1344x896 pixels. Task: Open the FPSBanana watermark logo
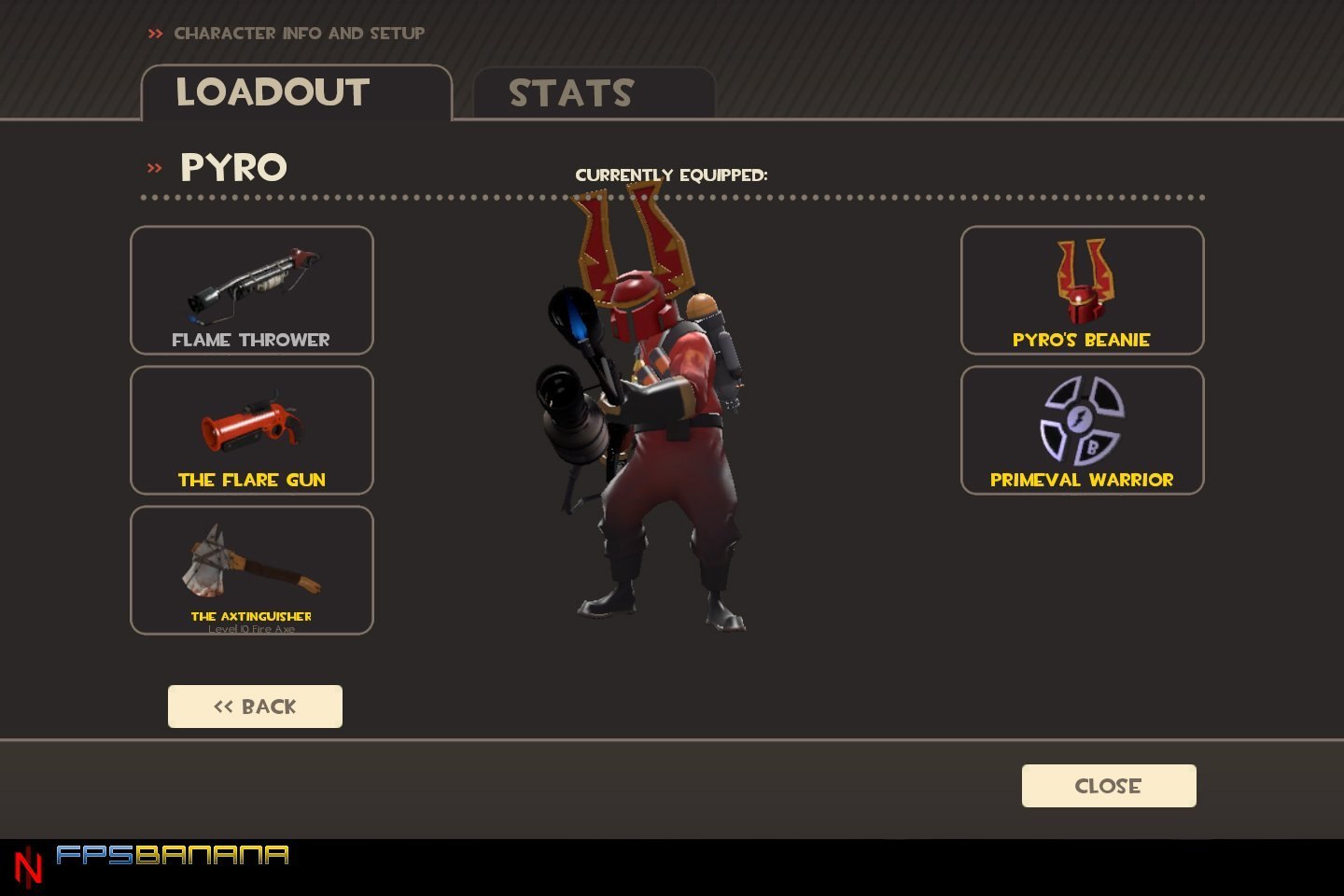(172, 856)
